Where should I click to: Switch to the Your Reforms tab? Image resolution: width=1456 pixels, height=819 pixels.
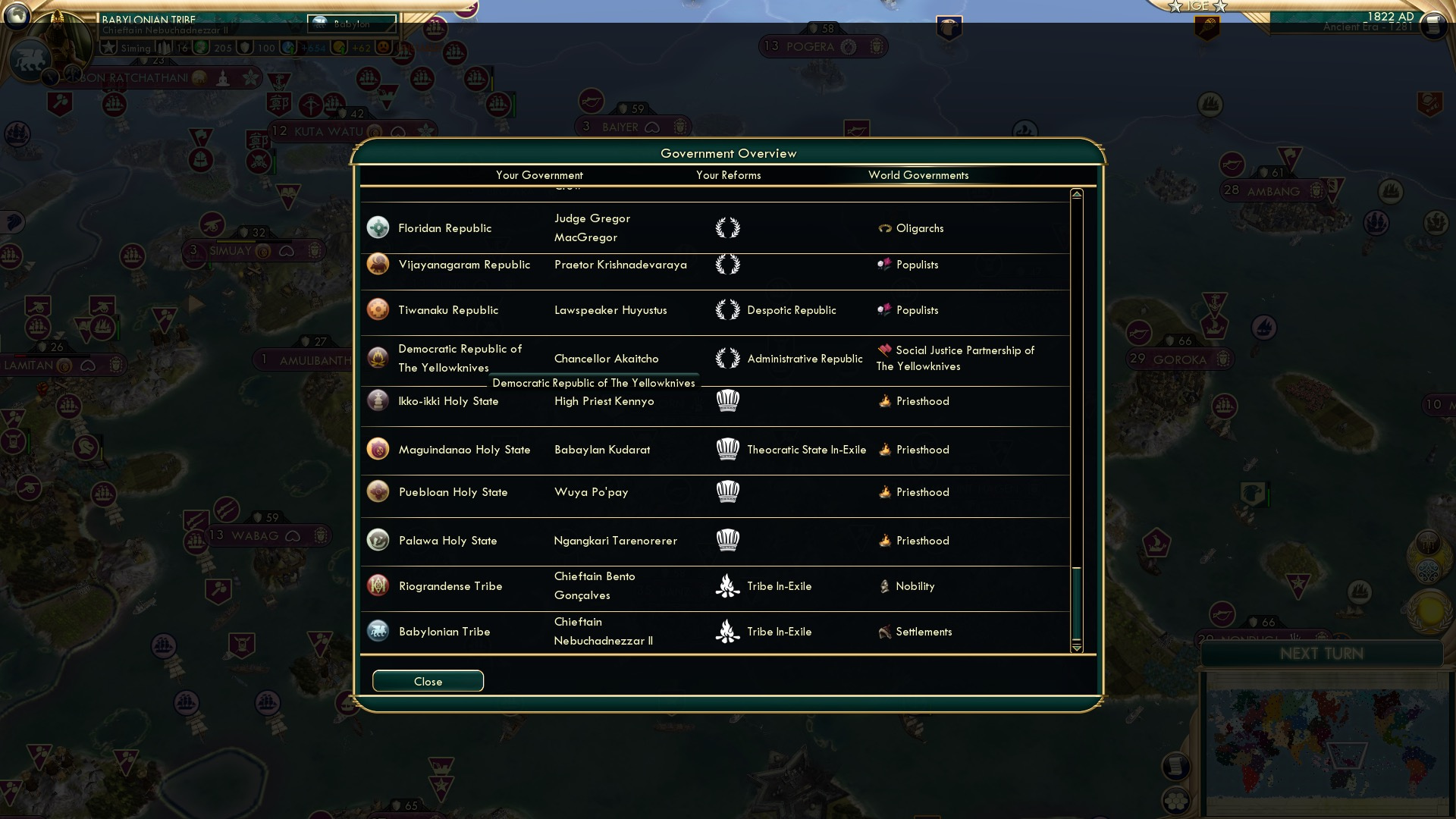coord(729,175)
